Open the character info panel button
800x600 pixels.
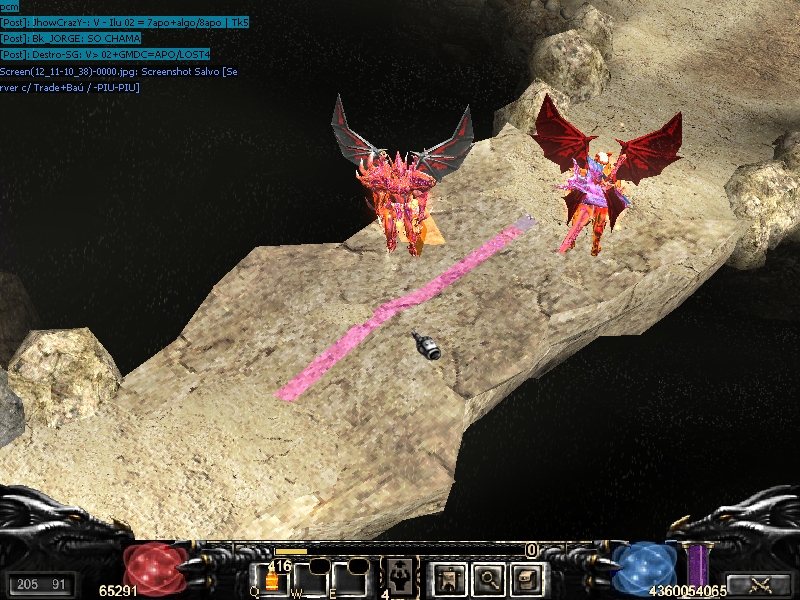point(447,577)
